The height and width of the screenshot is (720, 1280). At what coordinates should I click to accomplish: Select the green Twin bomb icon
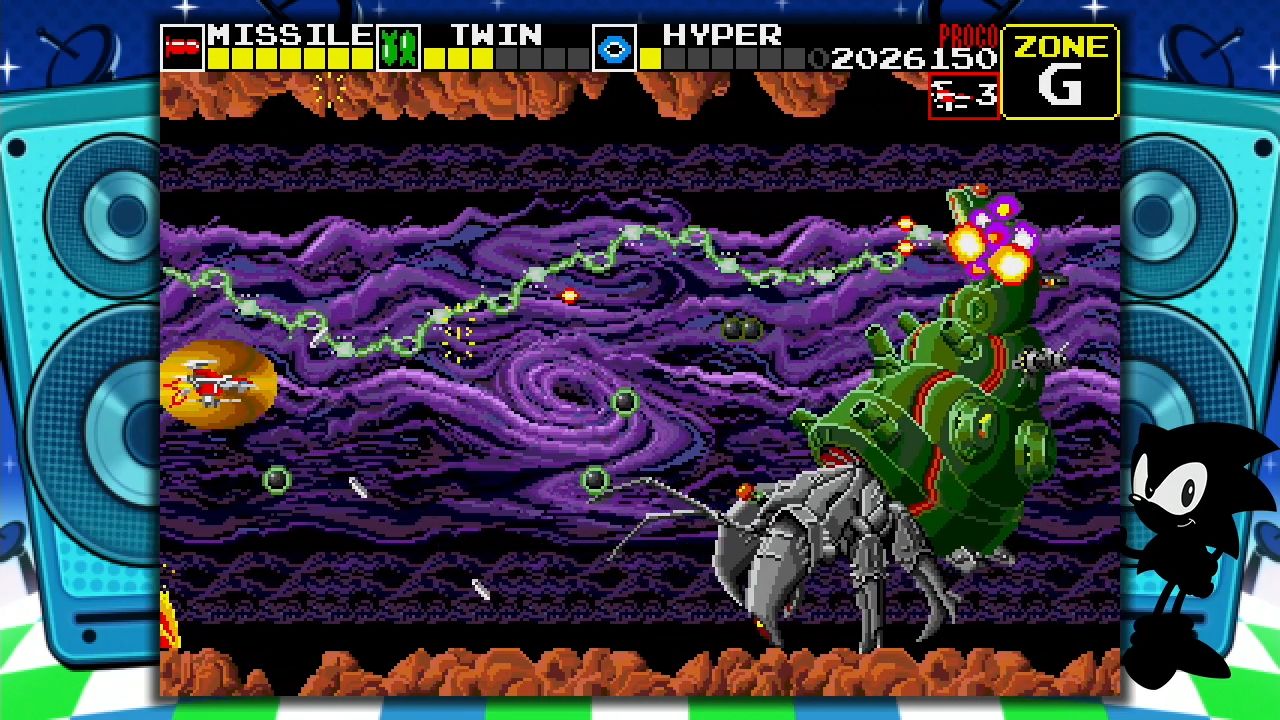click(x=398, y=48)
